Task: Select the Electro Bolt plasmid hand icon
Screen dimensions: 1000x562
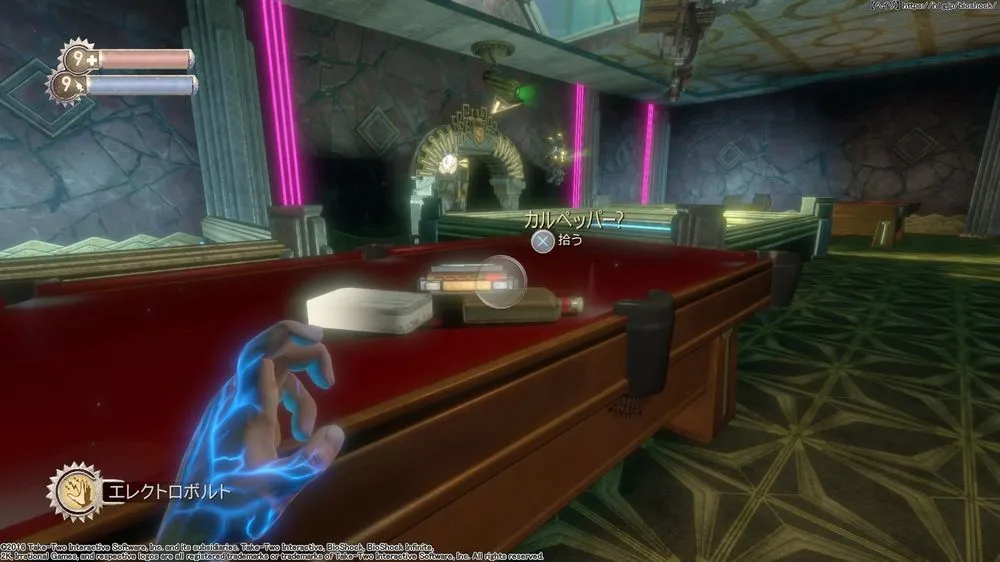Action: pyautogui.click(x=74, y=489)
